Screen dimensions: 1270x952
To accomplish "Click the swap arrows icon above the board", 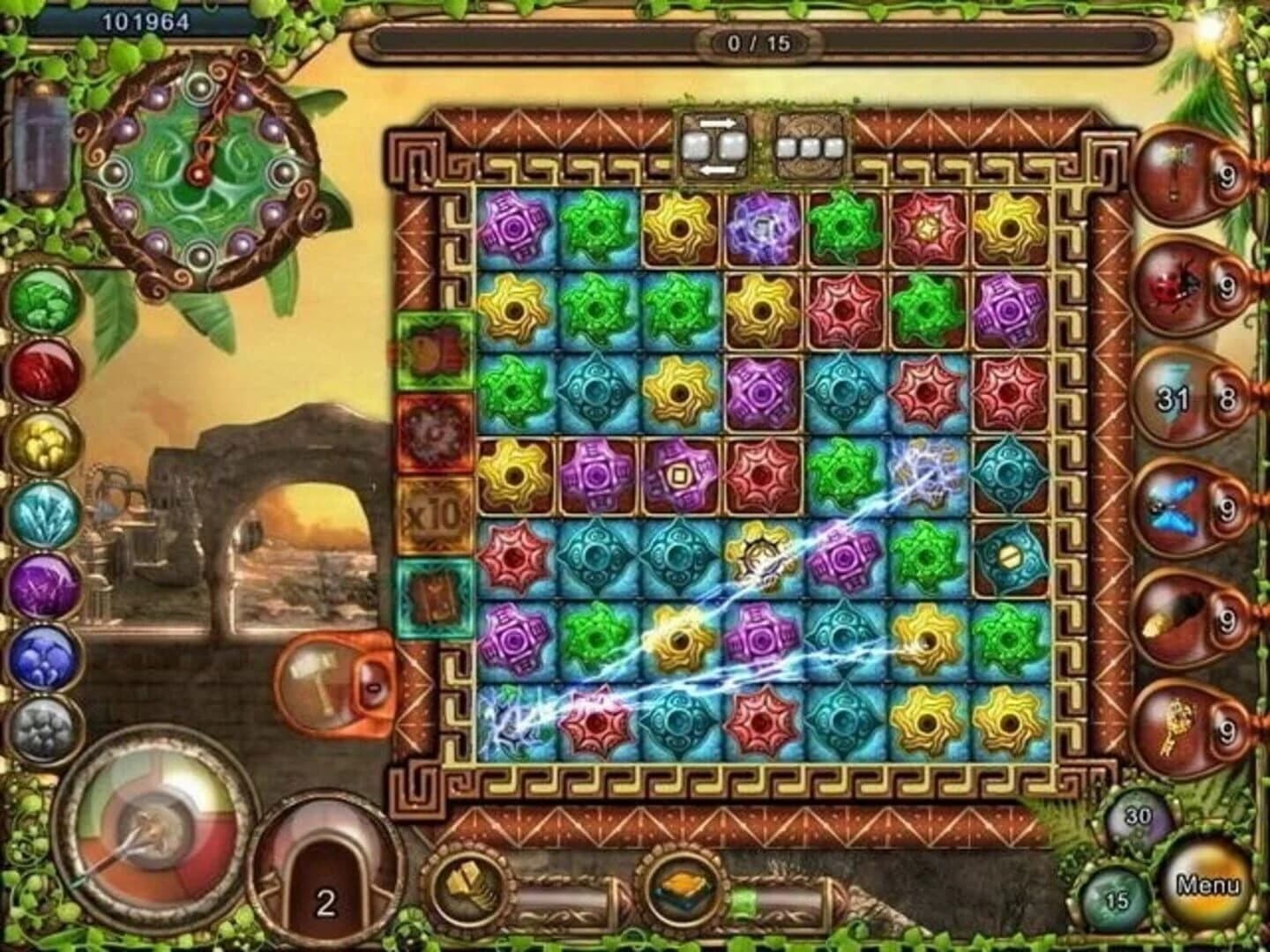I will click(x=714, y=146).
